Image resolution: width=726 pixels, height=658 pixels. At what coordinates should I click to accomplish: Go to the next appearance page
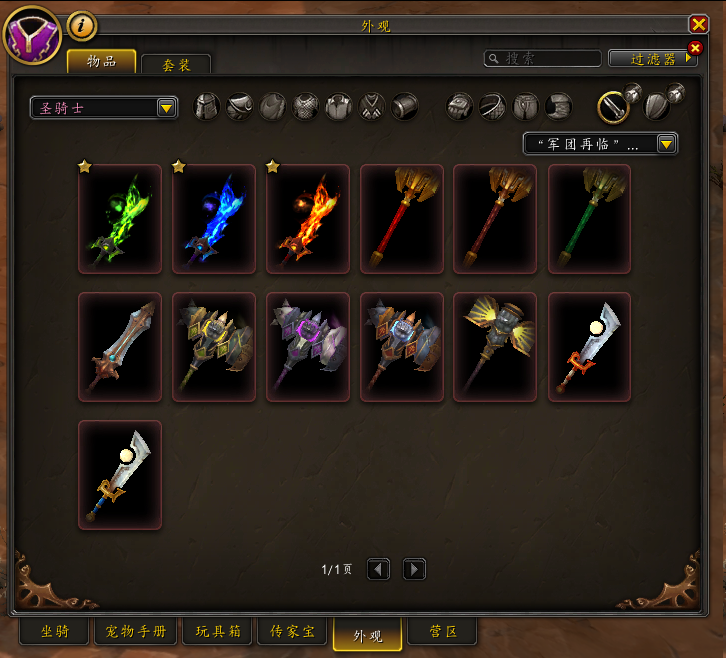(414, 570)
